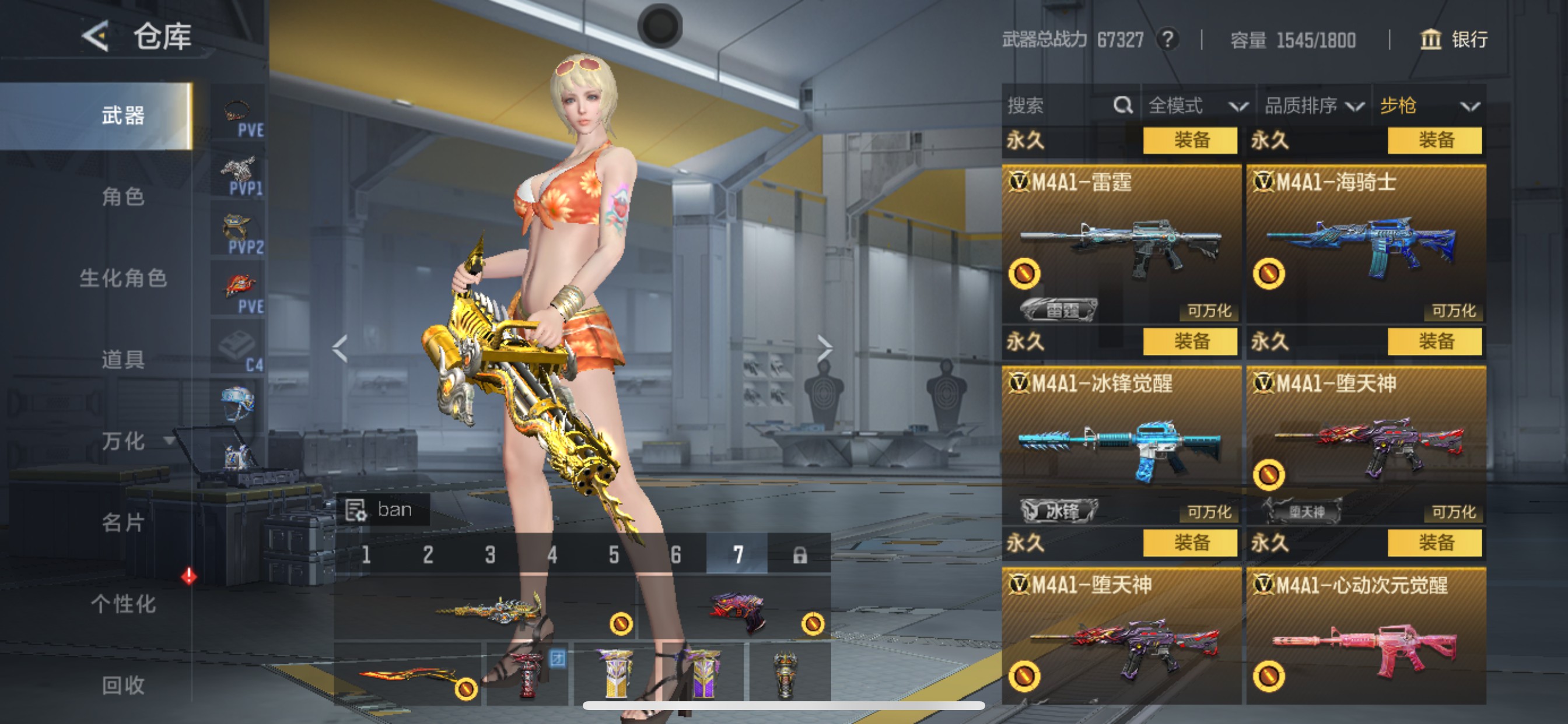
Task: Switch to the 角色 category
Action: click(123, 196)
